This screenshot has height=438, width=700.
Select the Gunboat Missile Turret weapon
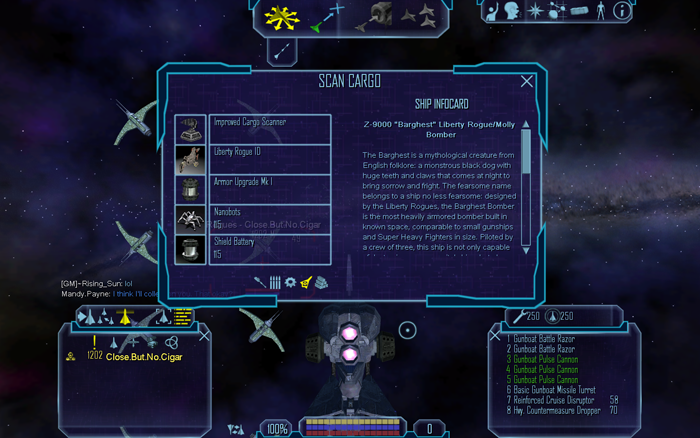[x=554, y=389]
